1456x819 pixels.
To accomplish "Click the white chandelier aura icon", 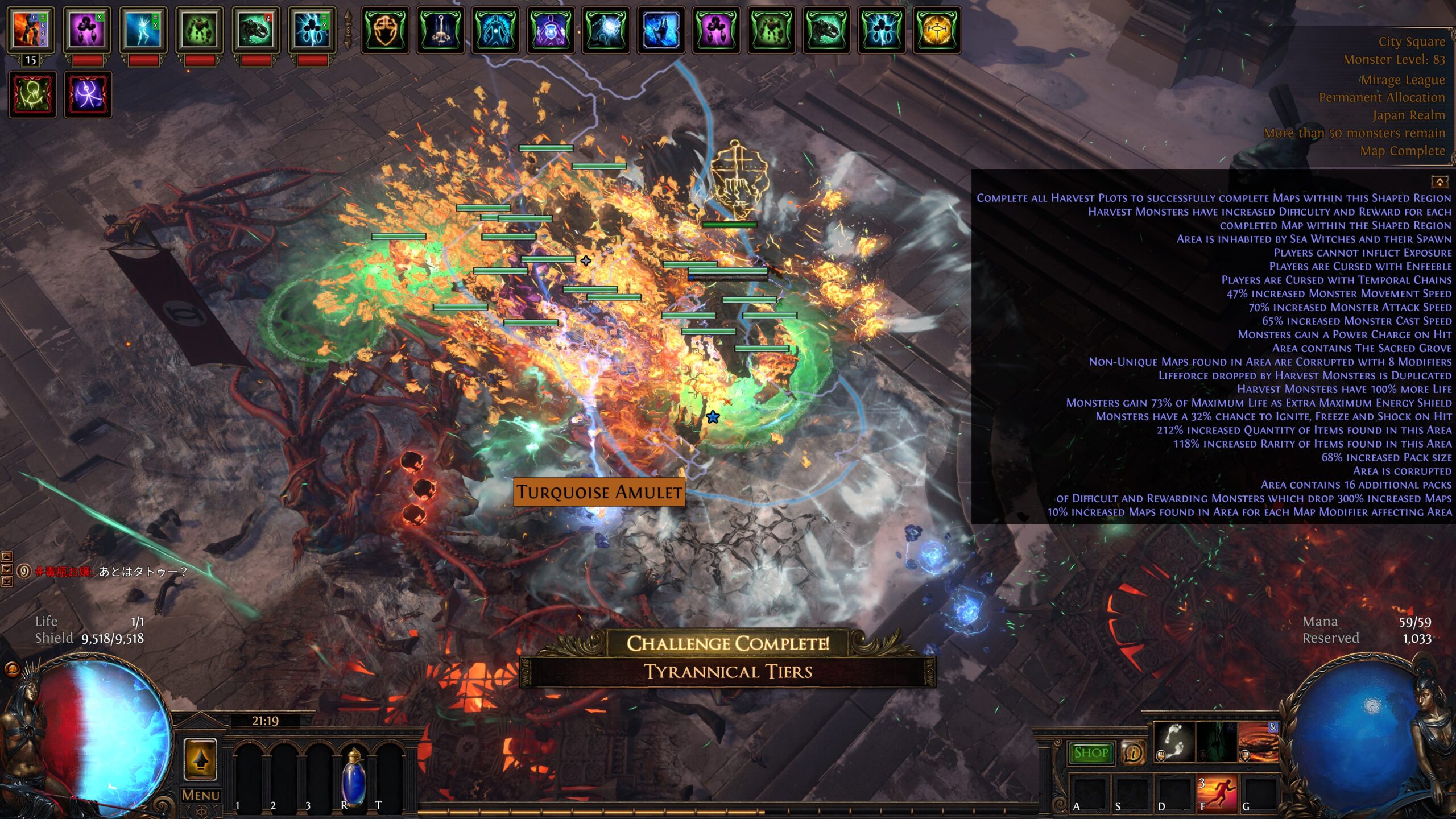I will pyautogui.click(x=440, y=30).
